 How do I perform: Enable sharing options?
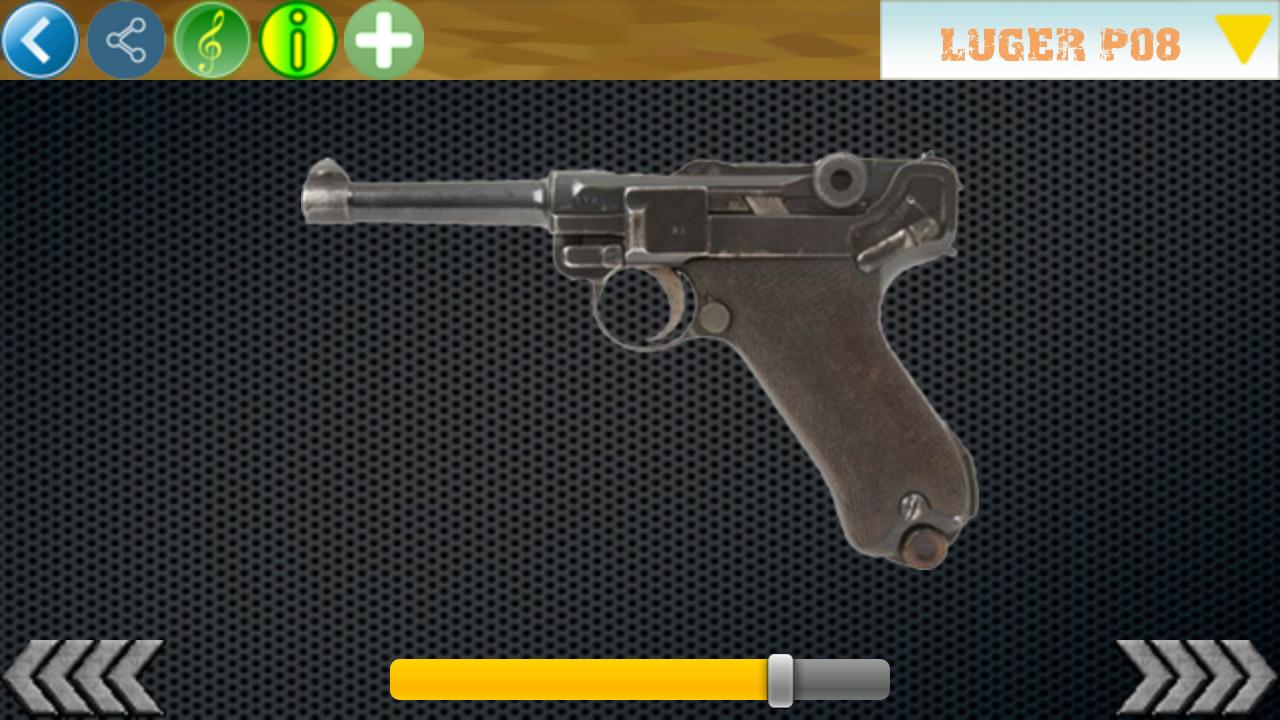[125, 39]
